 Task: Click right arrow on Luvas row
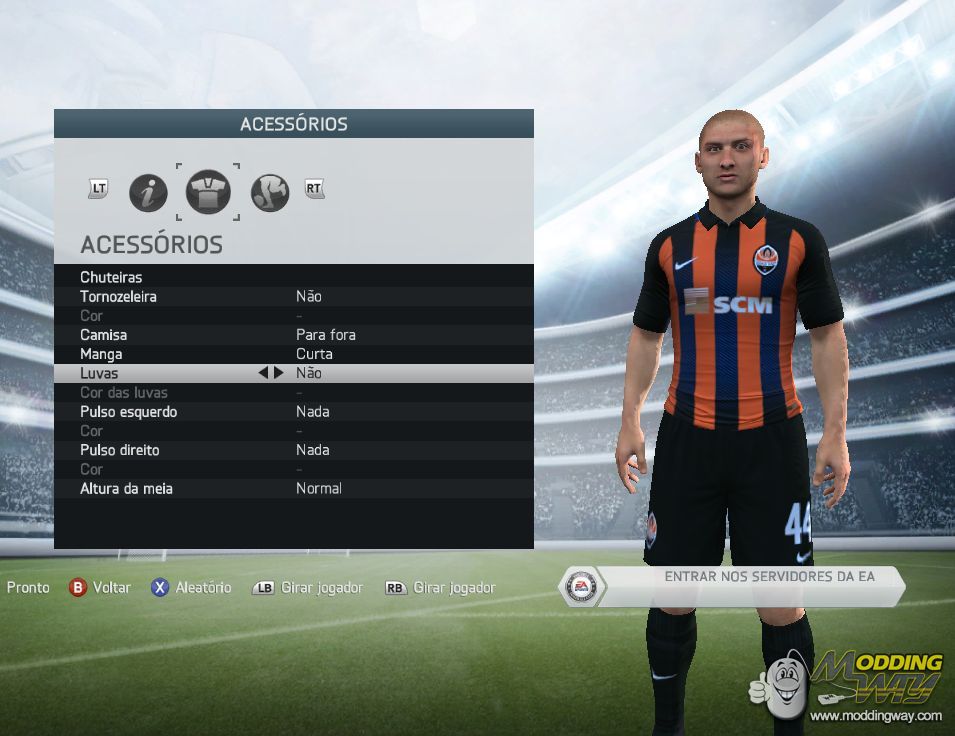tap(279, 373)
